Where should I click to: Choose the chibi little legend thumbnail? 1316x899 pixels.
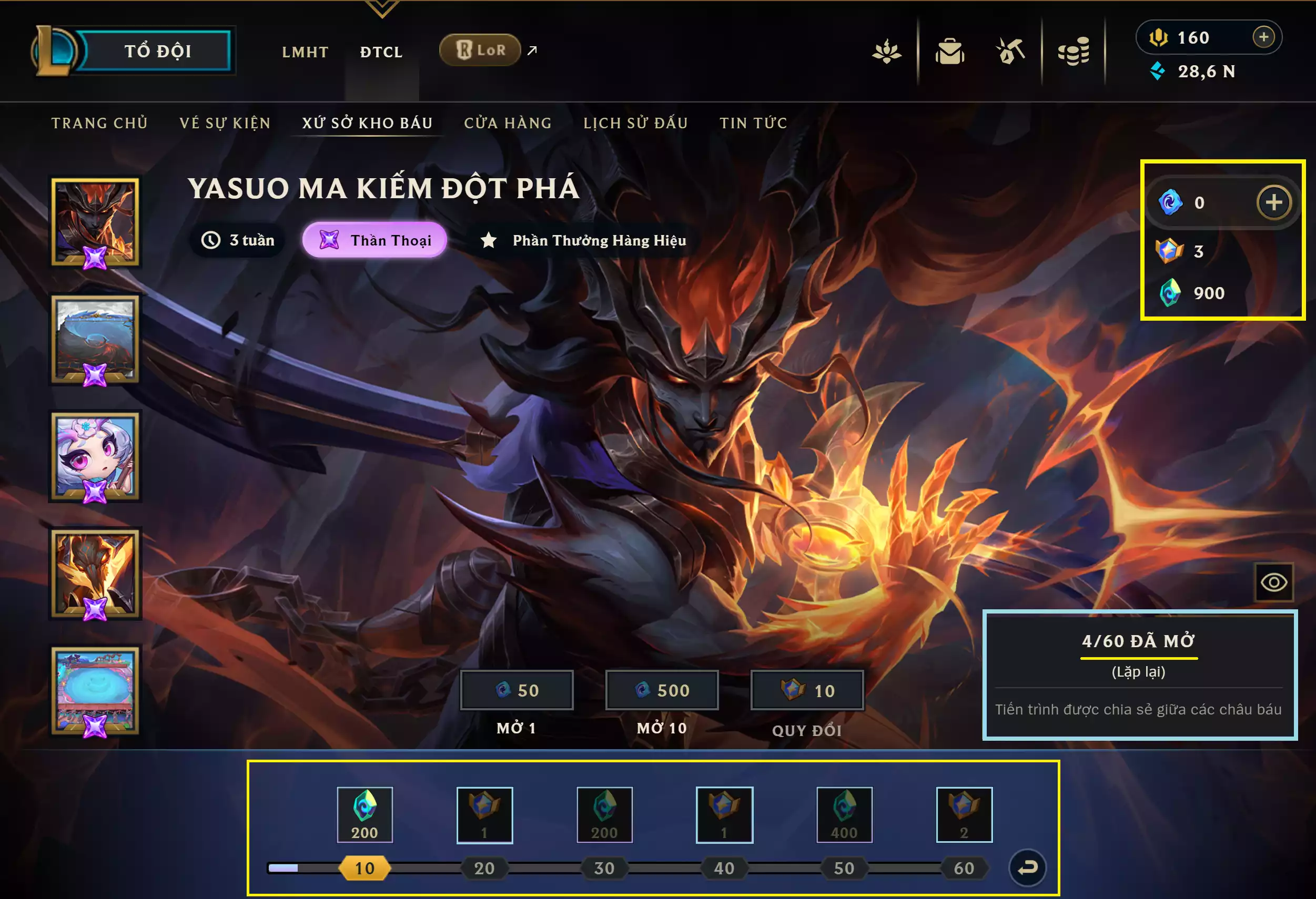(95, 456)
